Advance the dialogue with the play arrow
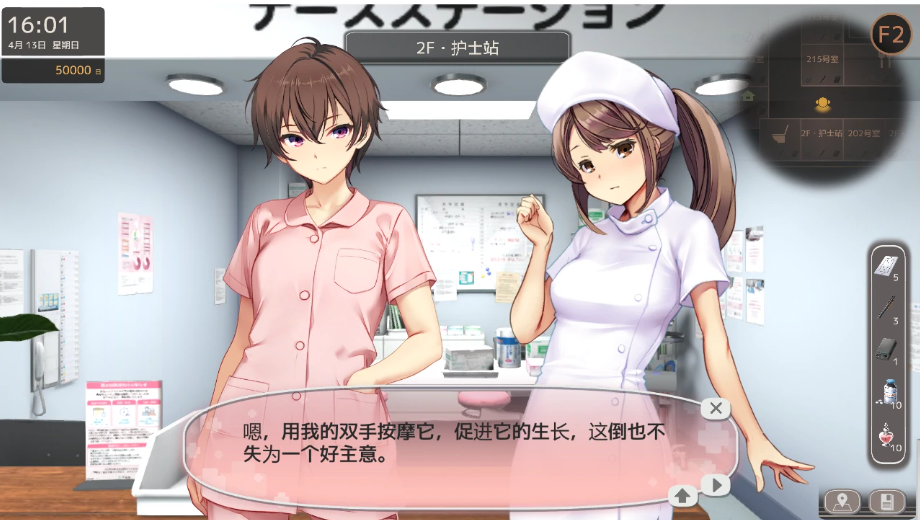The image size is (920, 520). (714, 486)
